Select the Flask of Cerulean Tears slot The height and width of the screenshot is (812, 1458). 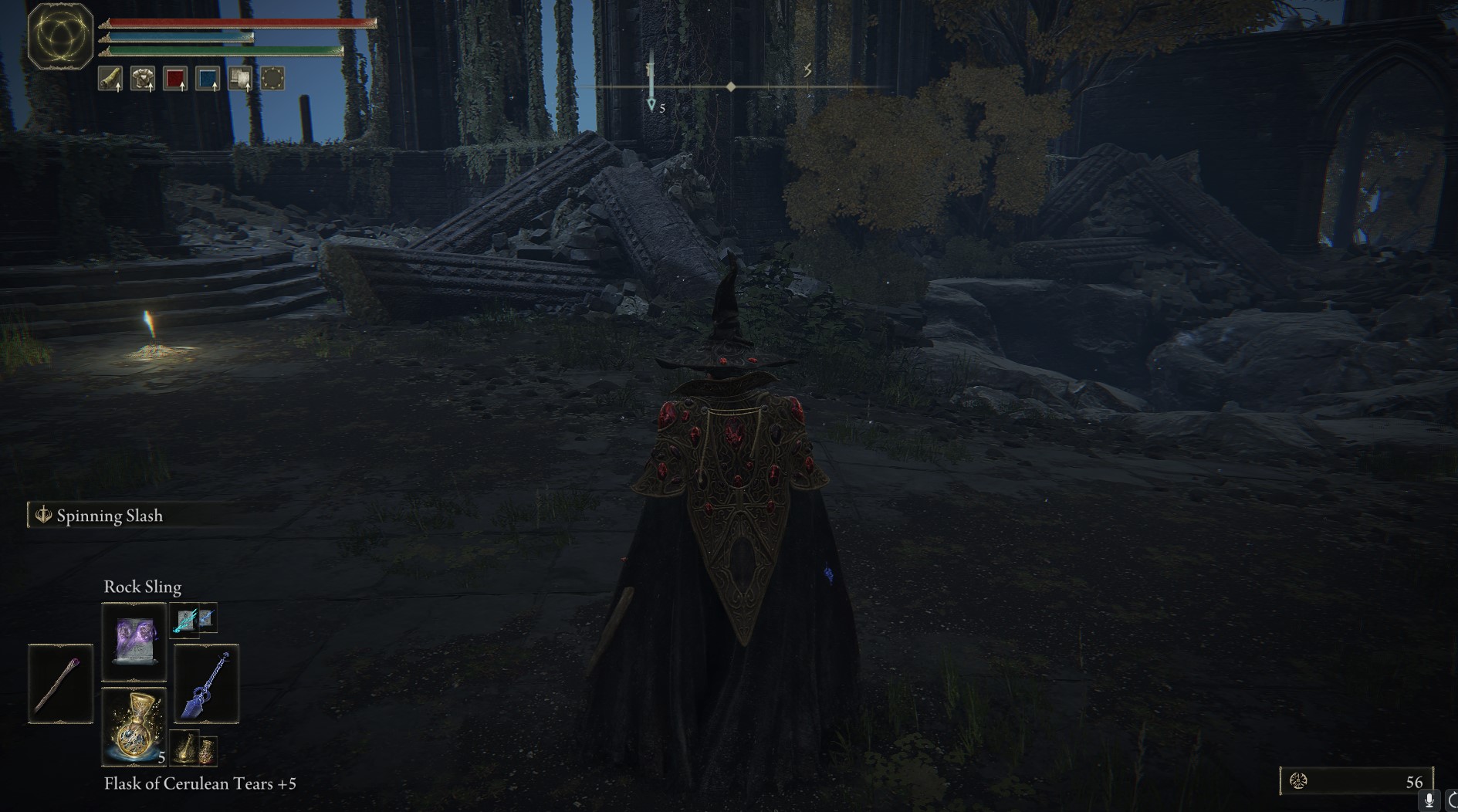point(134,726)
